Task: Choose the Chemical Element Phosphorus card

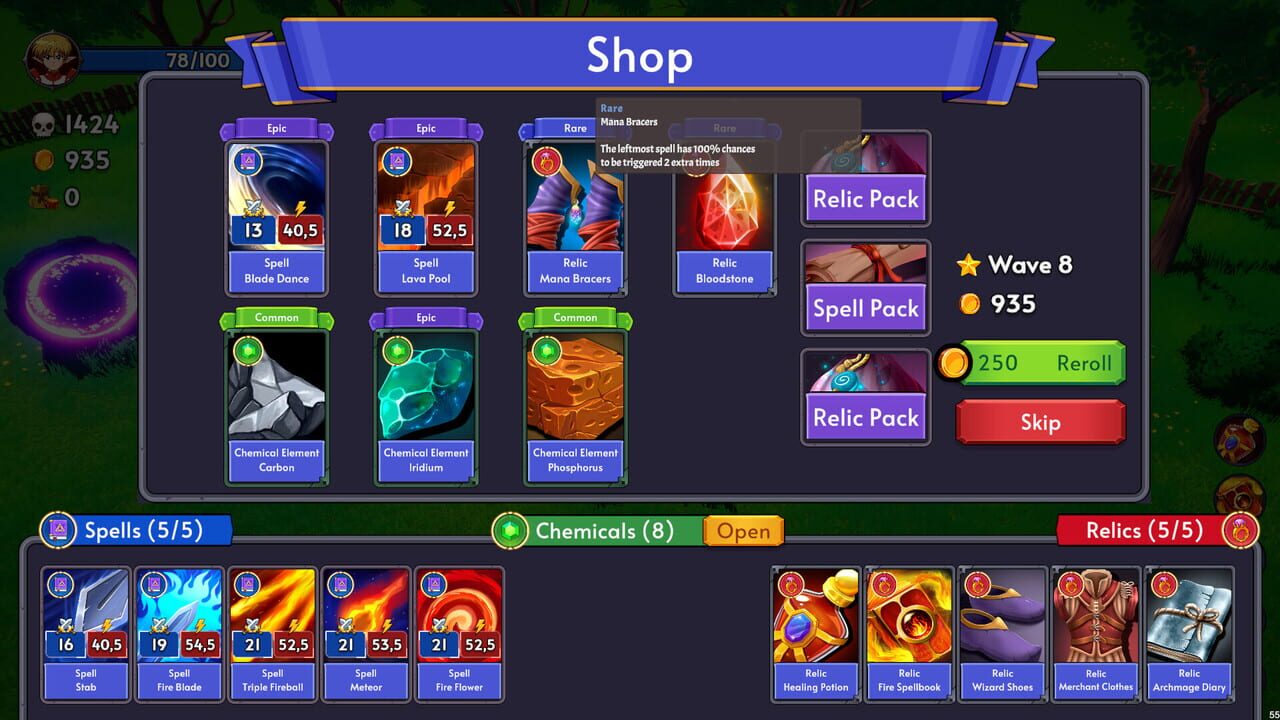Action: (575, 398)
